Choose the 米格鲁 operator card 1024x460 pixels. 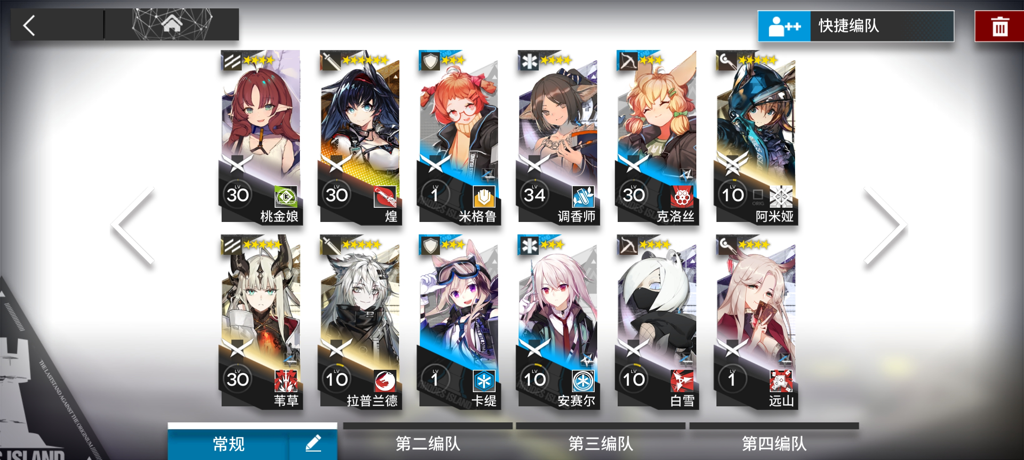(458, 138)
